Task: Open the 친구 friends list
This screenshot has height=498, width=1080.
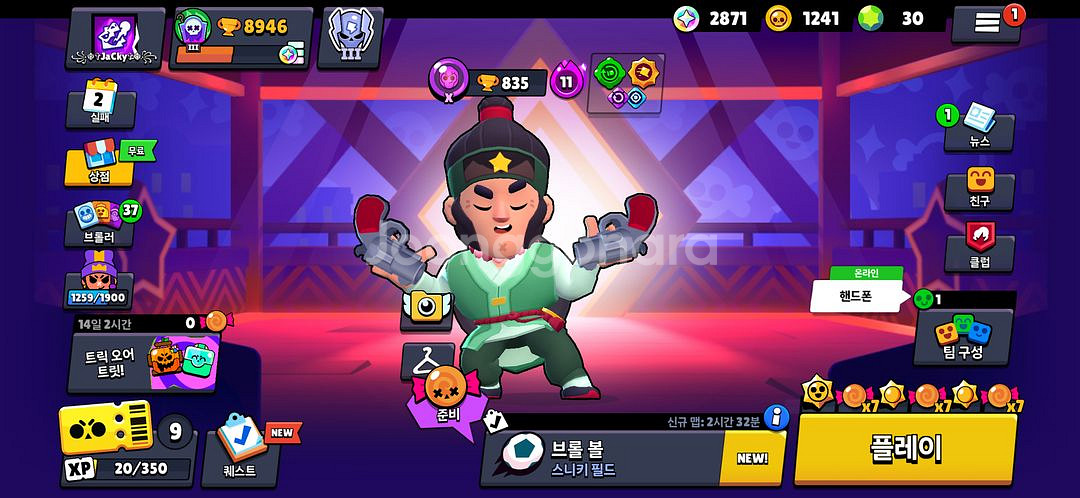Action: (978, 187)
